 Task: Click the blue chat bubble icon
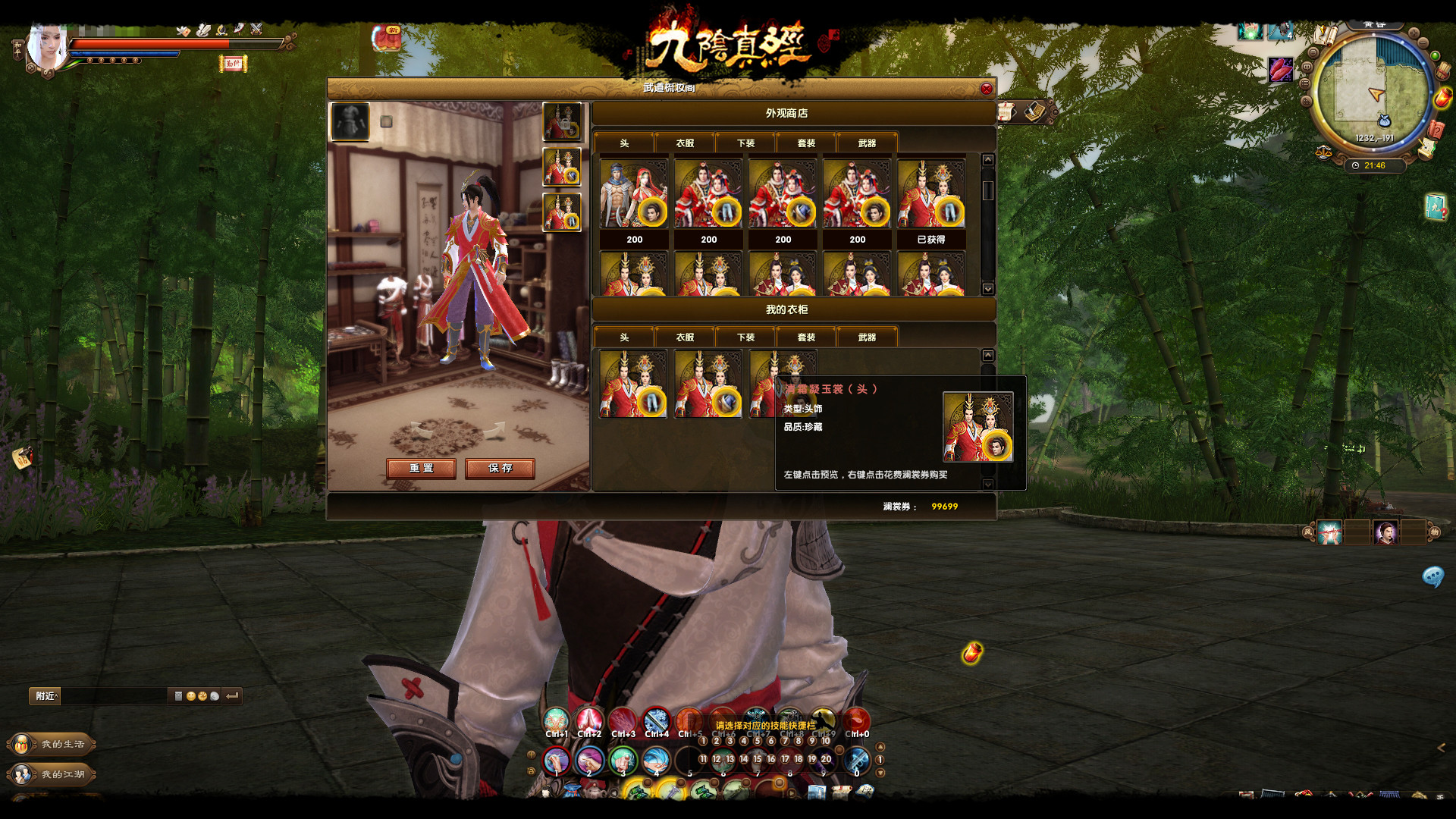pyautogui.click(x=1432, y=577)
